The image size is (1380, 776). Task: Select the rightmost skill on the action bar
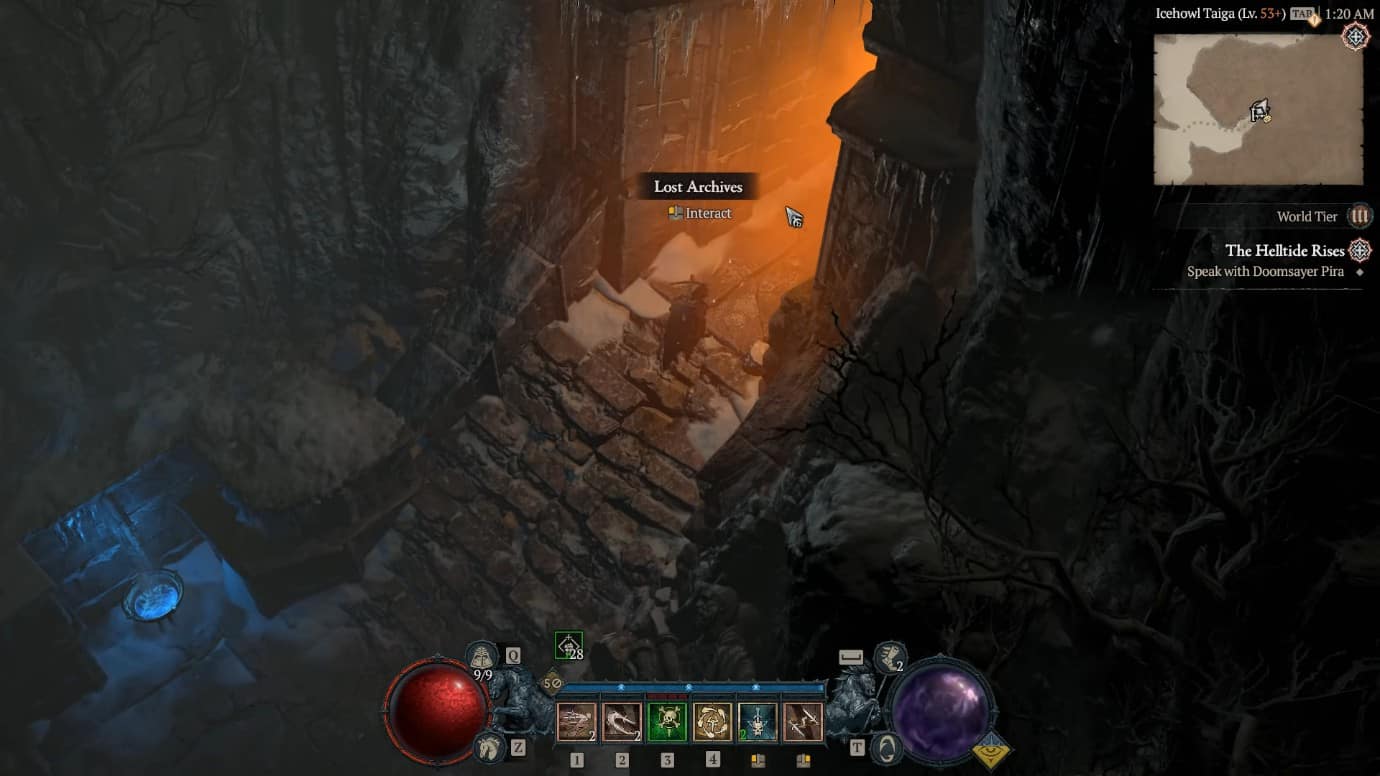click(x=805, y=722)
